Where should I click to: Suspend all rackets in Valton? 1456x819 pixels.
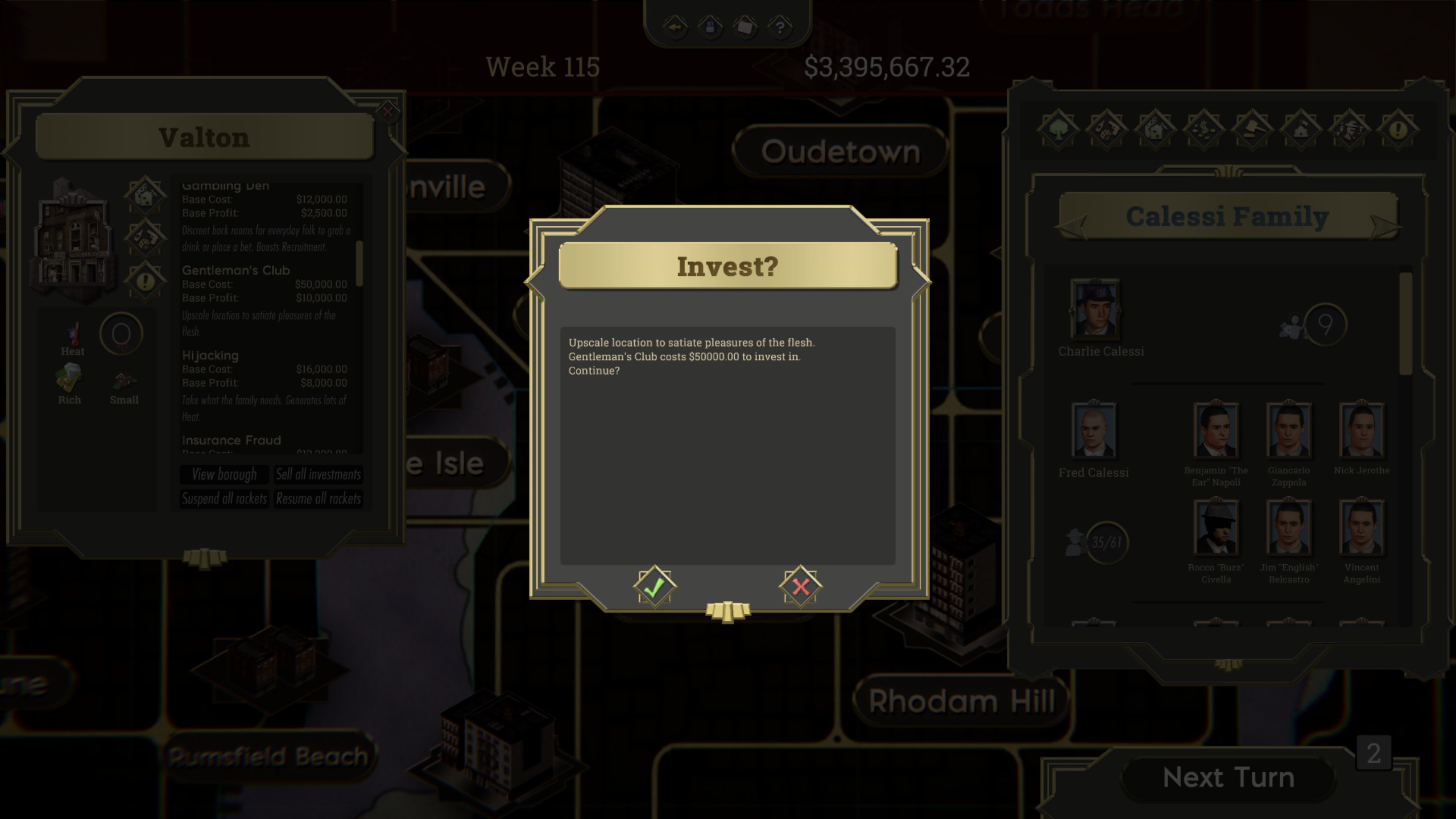coord(224,499)
